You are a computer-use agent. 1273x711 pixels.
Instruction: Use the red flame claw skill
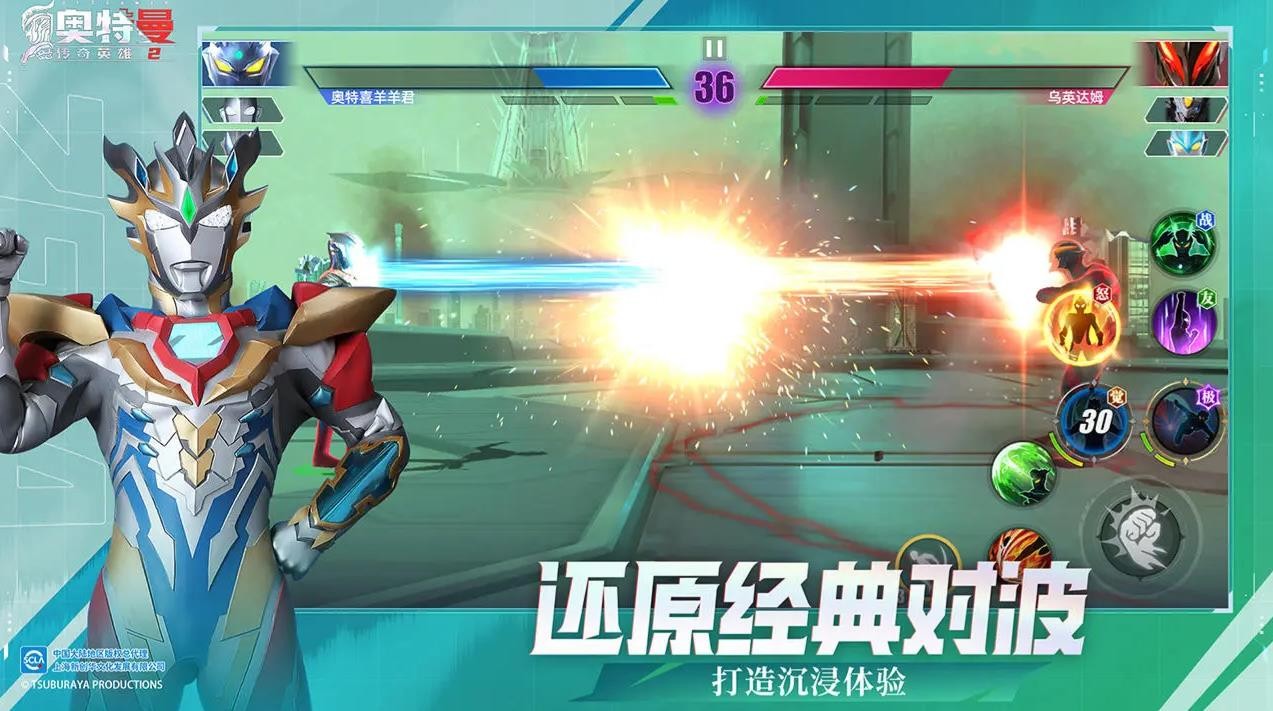tap(1020, 550)
